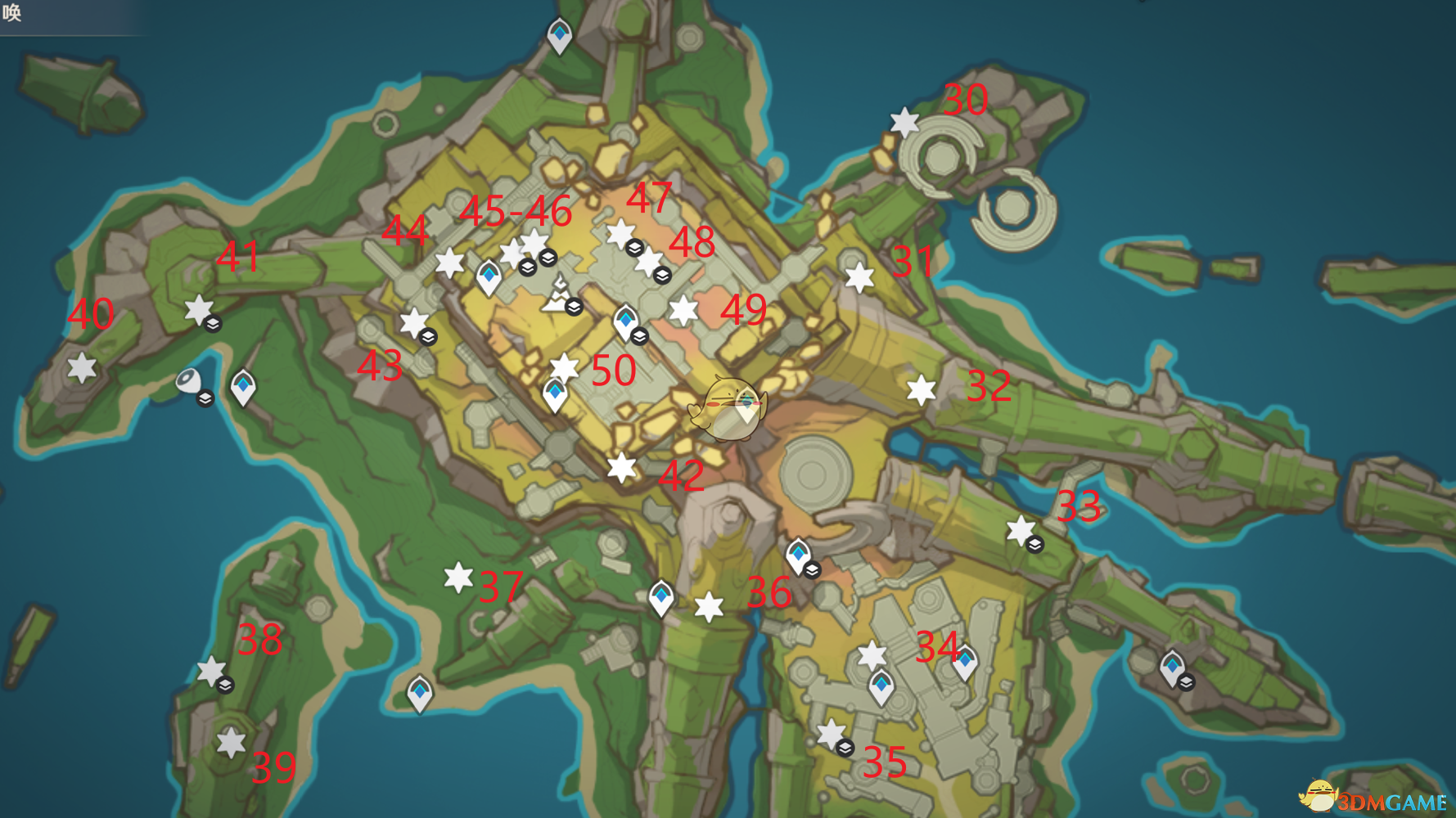The height and width of the screenshot is (818, 1456).
Task: Select the star marker labeled 37
Action: [x=458, y=578]
